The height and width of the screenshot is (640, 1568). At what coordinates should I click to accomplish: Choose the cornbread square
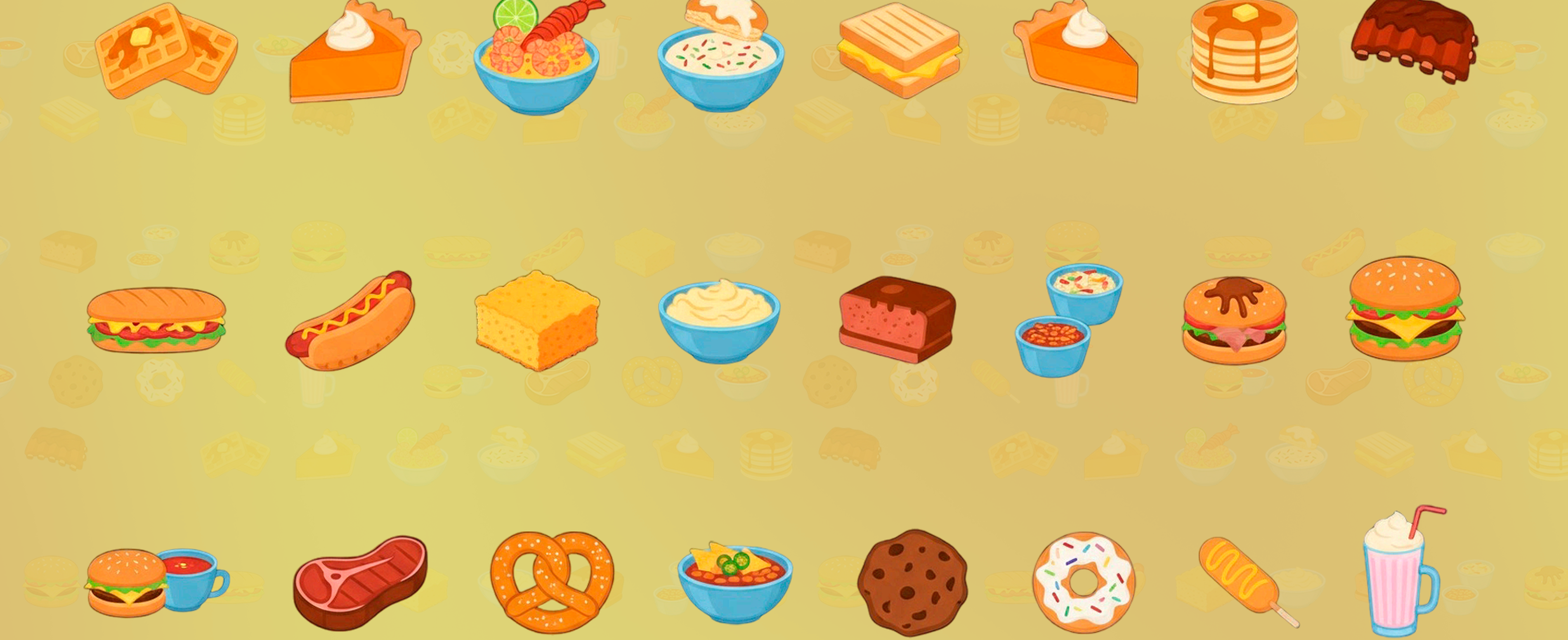[536, 320]
